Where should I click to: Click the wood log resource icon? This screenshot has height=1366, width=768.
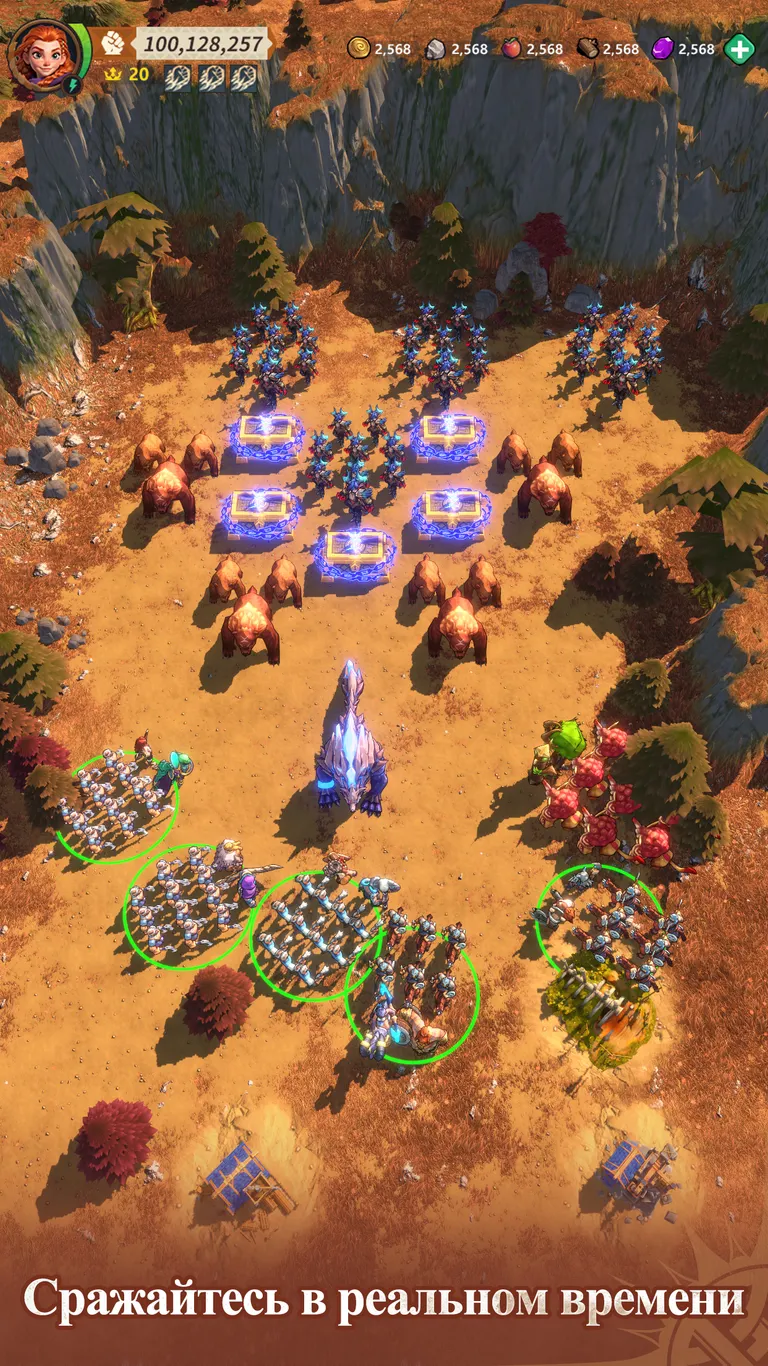[588, 48]
